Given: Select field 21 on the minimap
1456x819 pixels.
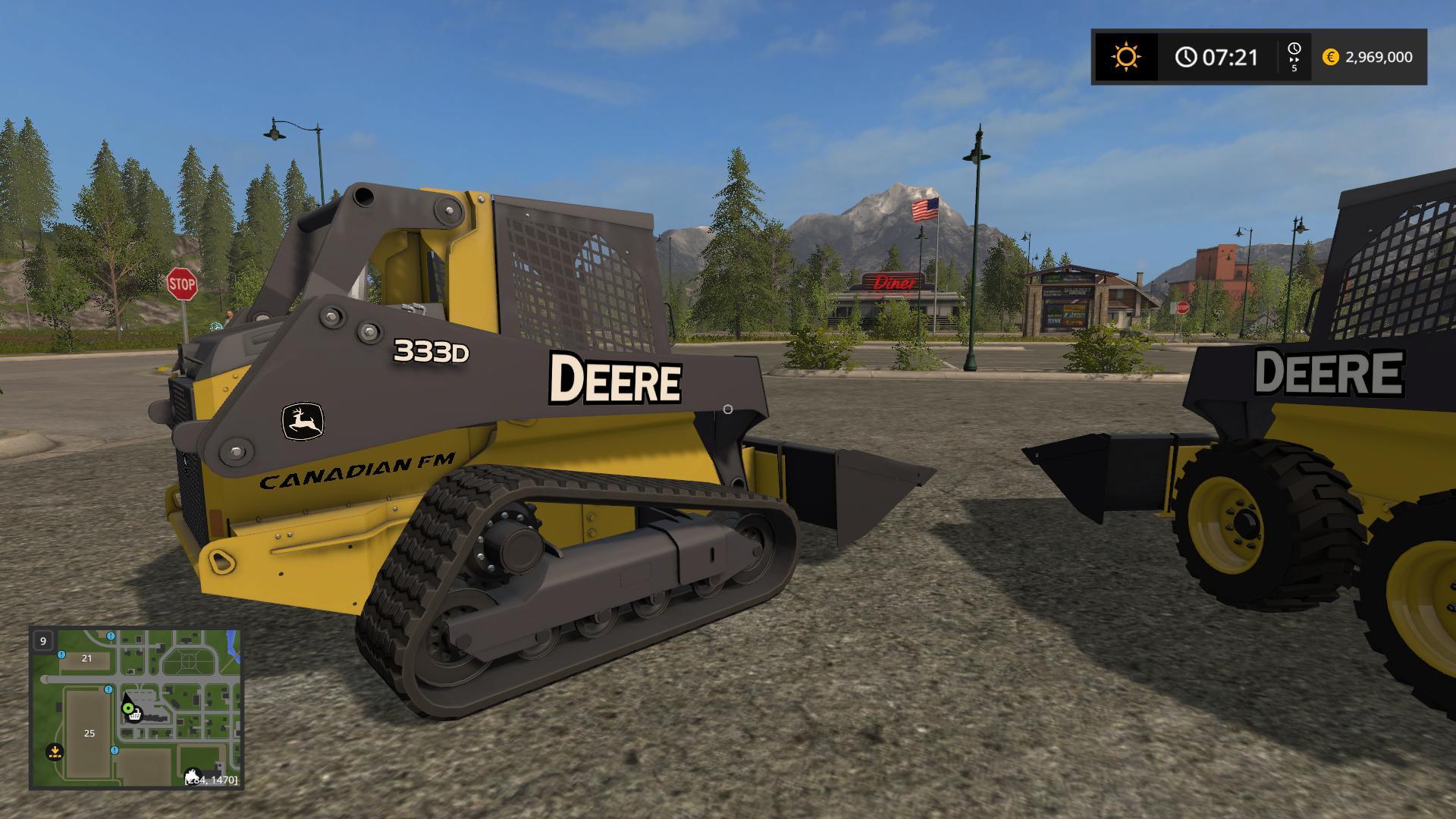Looking at the screenshot, I should click(86, 658).
